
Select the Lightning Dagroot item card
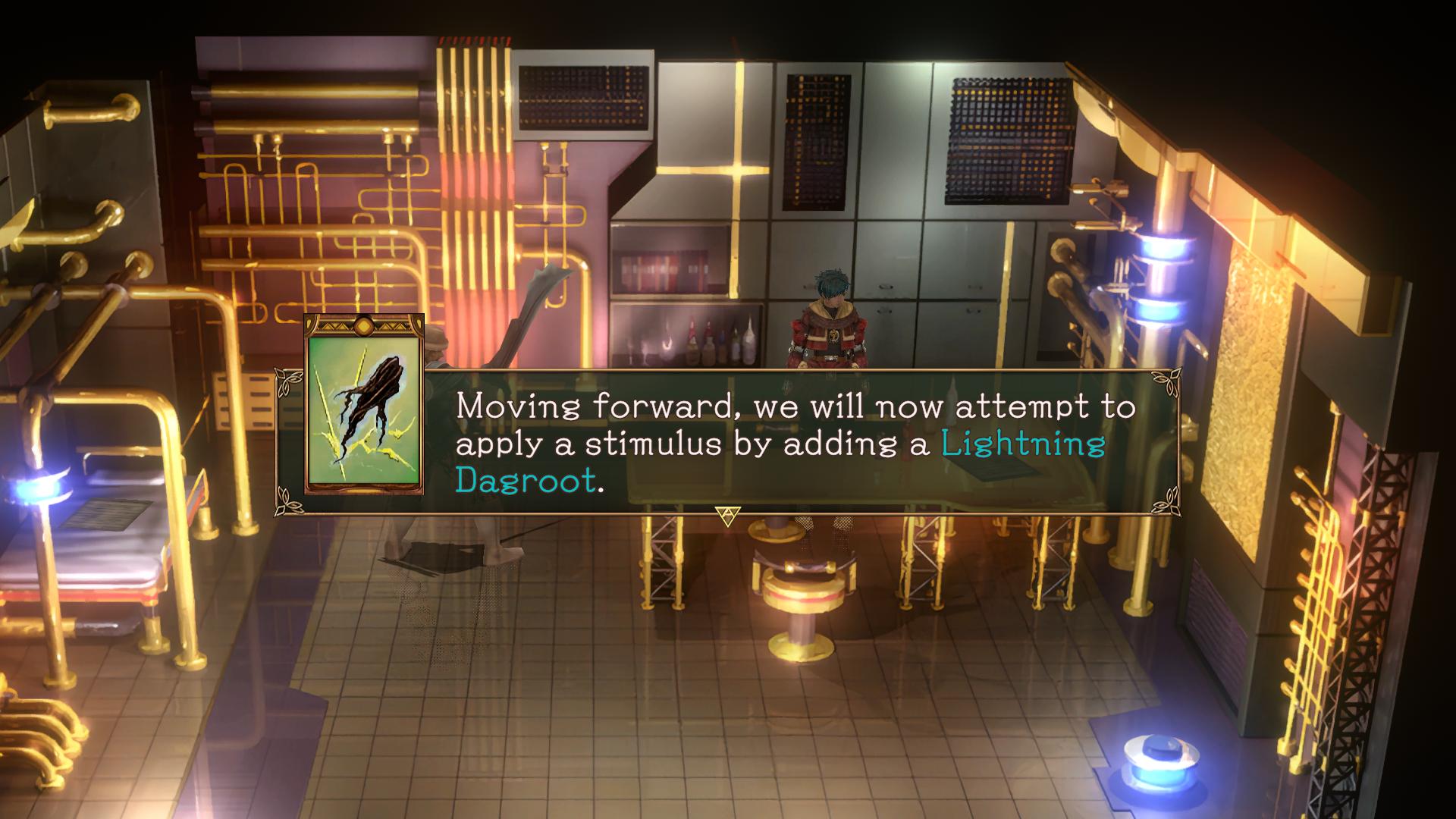tap(364, 404)
